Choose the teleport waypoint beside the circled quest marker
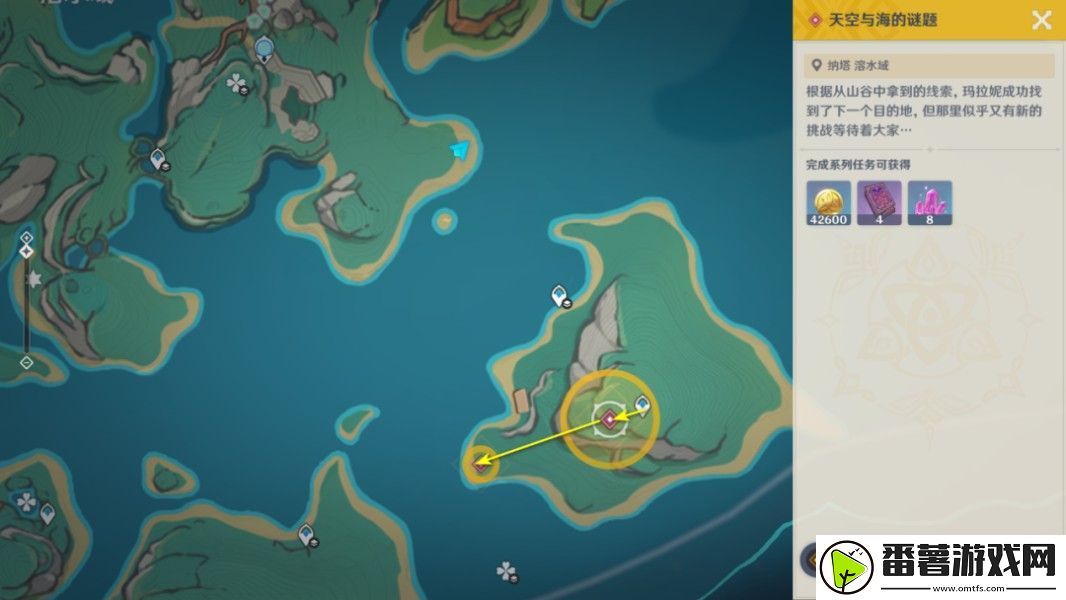This screenshot has width=1066, height=600. point(642,404)
